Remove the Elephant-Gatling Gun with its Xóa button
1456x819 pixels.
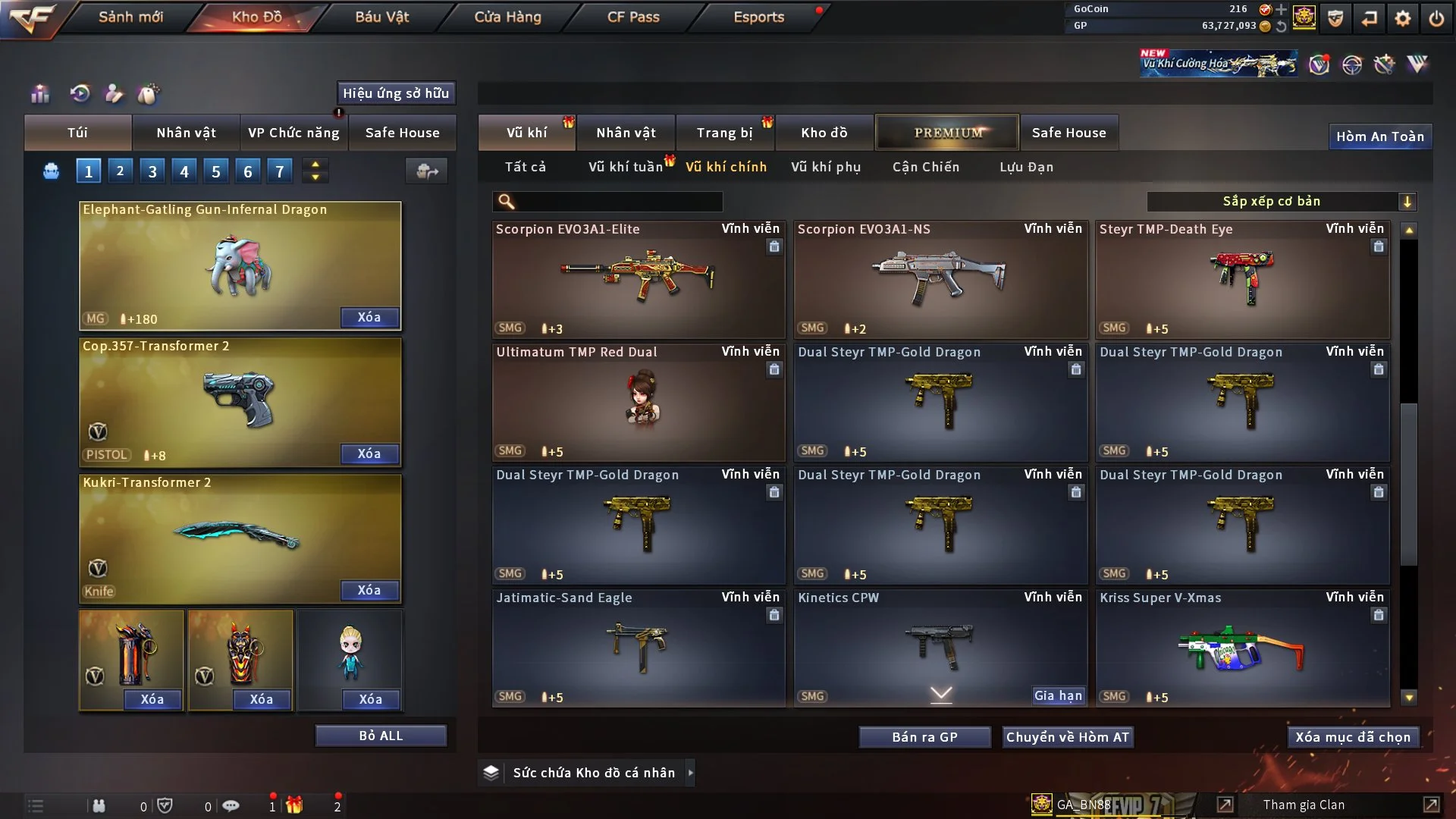pyautogui.click(x=369, y=317)
